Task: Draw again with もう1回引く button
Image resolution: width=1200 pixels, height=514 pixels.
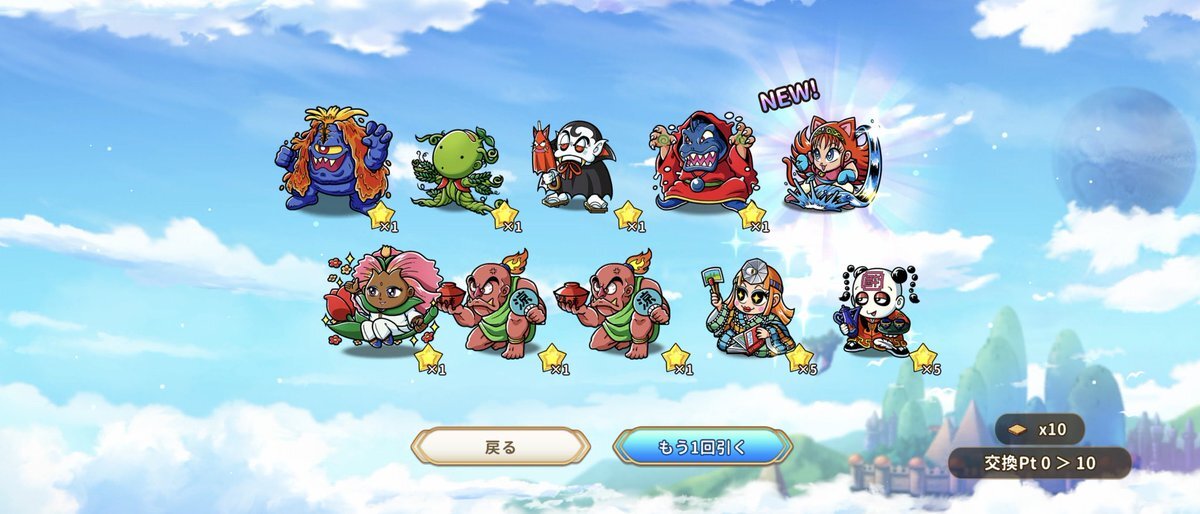Action: tap(702, 446)
